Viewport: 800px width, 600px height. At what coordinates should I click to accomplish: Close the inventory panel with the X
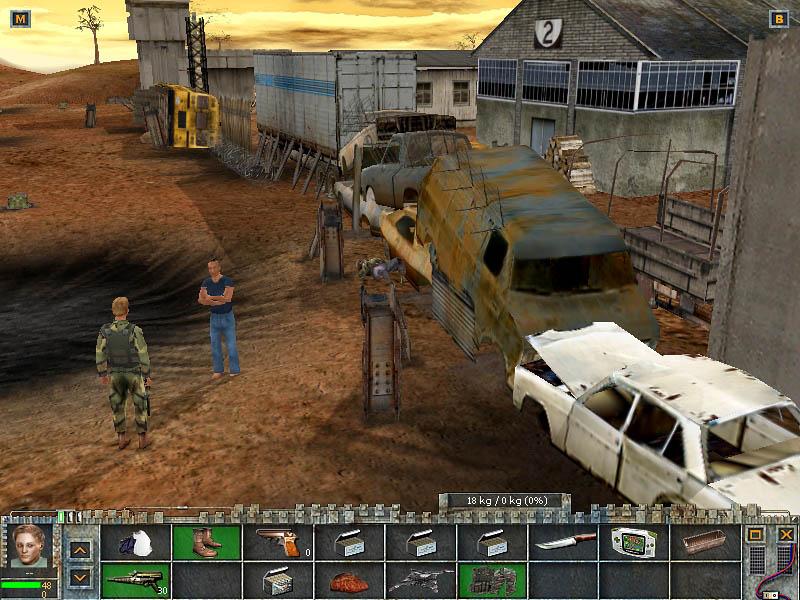786,535
